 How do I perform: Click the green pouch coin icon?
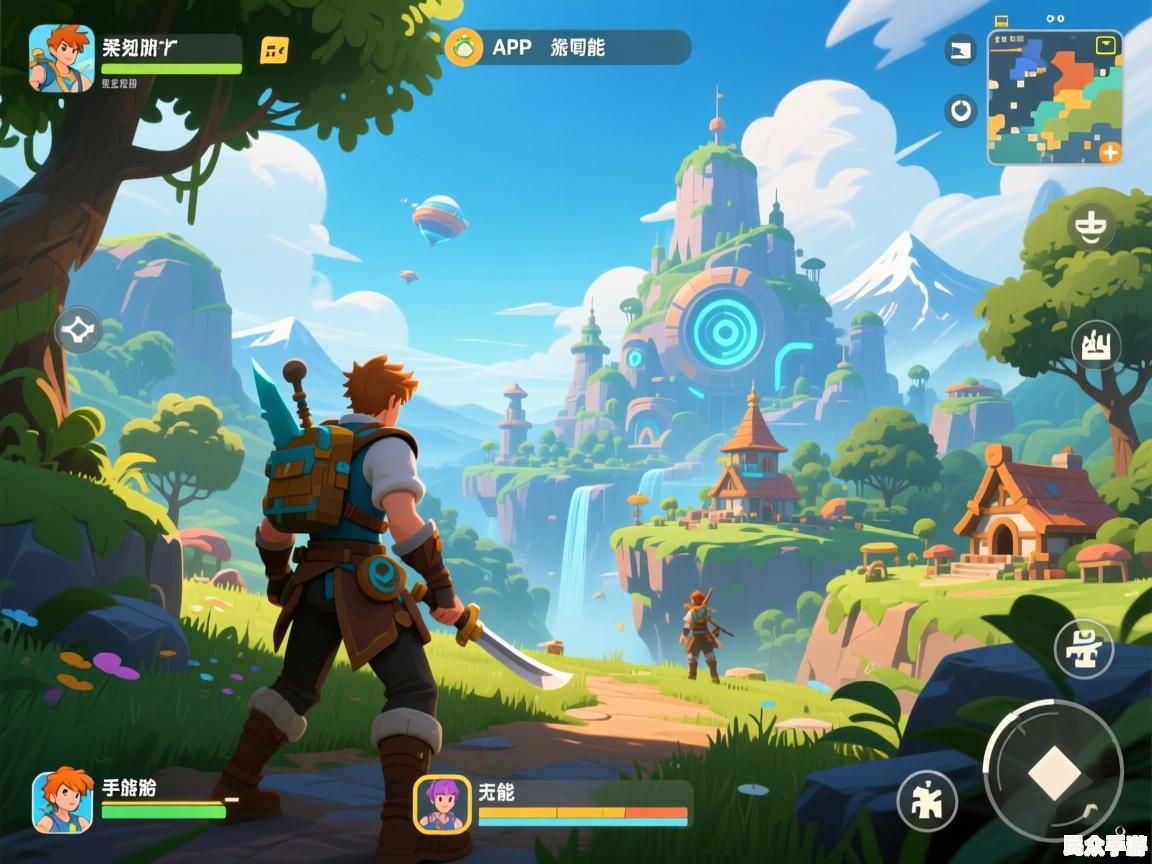pyautogui.click(x=464, y=47)
